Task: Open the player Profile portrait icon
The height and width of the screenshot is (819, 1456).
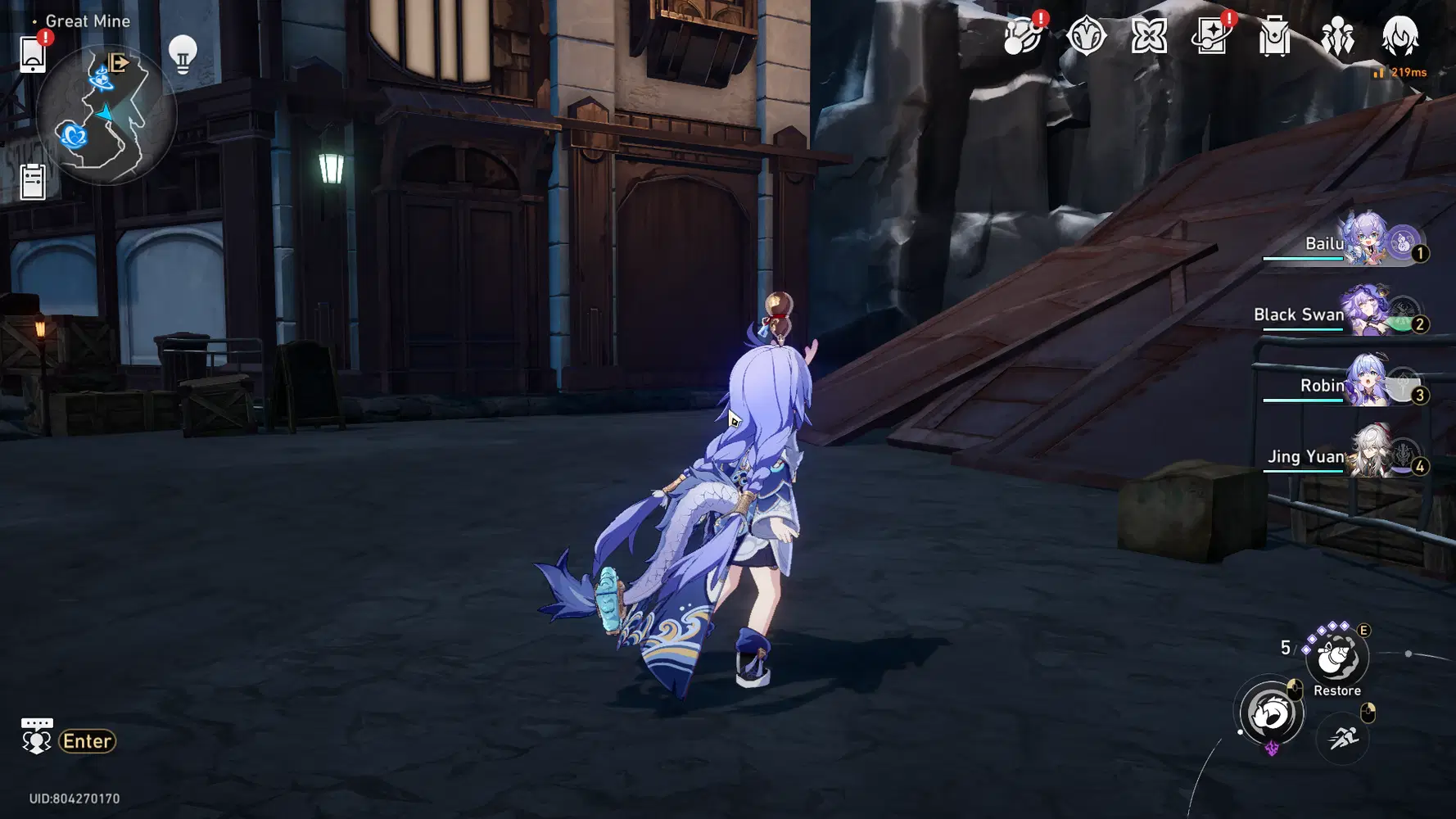Action: (1401, 37)
